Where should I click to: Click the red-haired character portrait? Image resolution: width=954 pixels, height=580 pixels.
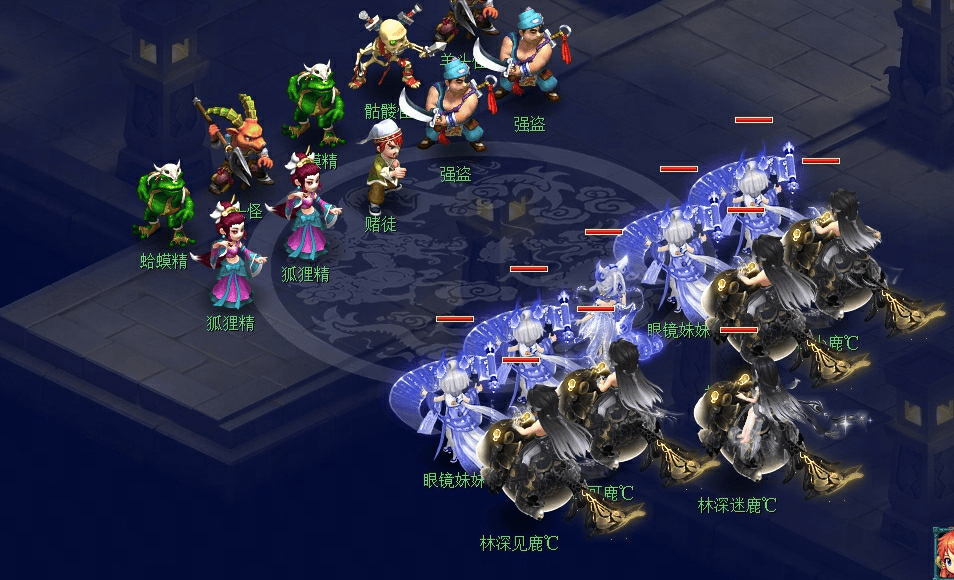(x=944, y=555)
